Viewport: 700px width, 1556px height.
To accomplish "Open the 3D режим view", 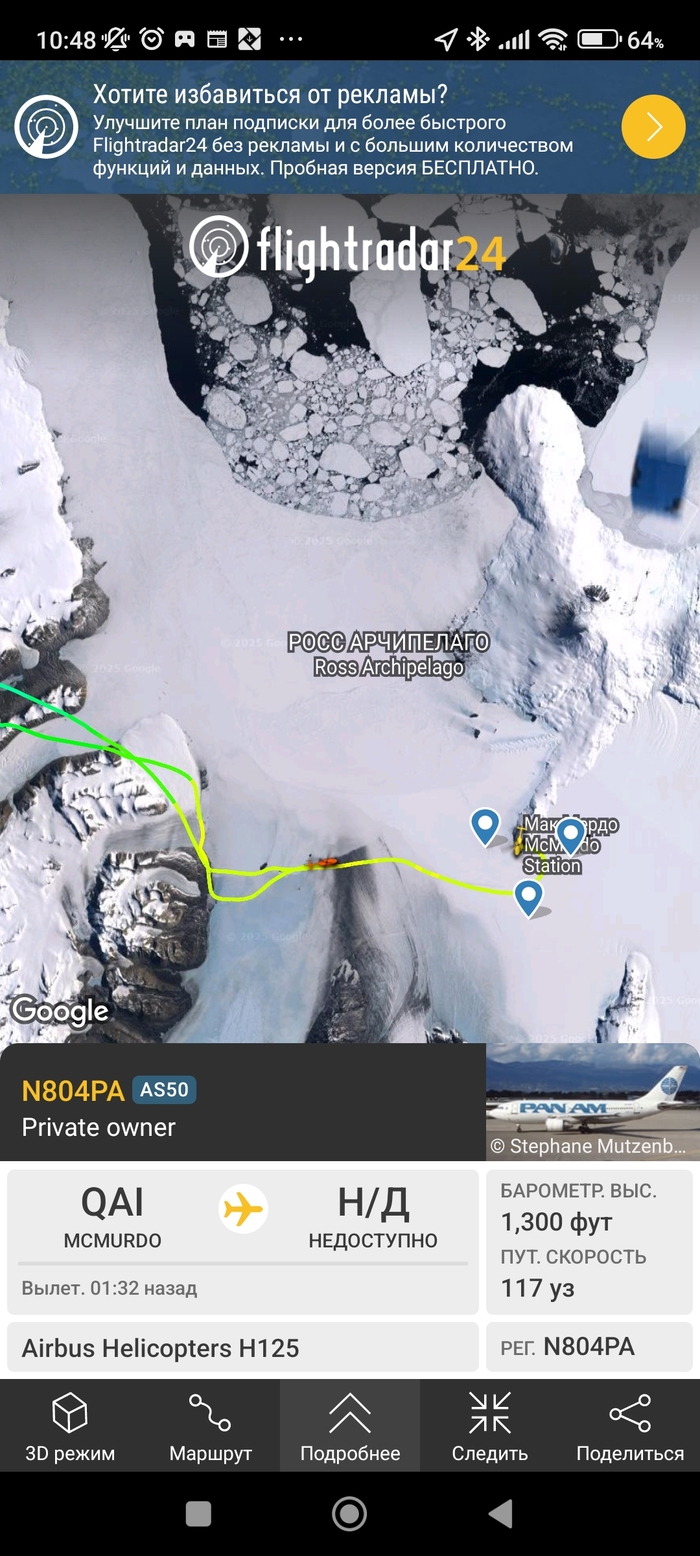I will tap(70, 1426).
